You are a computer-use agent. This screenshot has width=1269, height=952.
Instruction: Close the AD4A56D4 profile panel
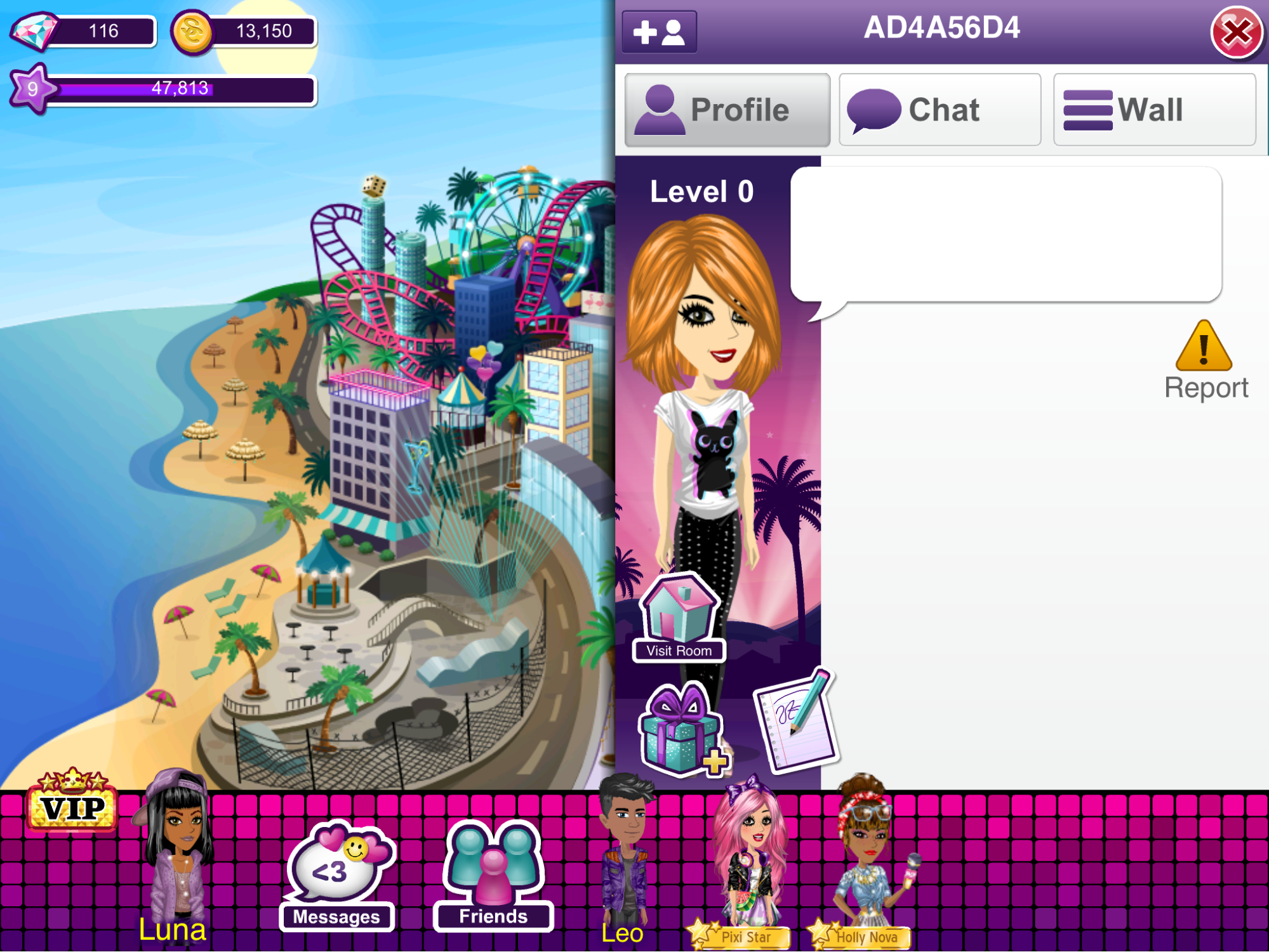coord(1235,32)
